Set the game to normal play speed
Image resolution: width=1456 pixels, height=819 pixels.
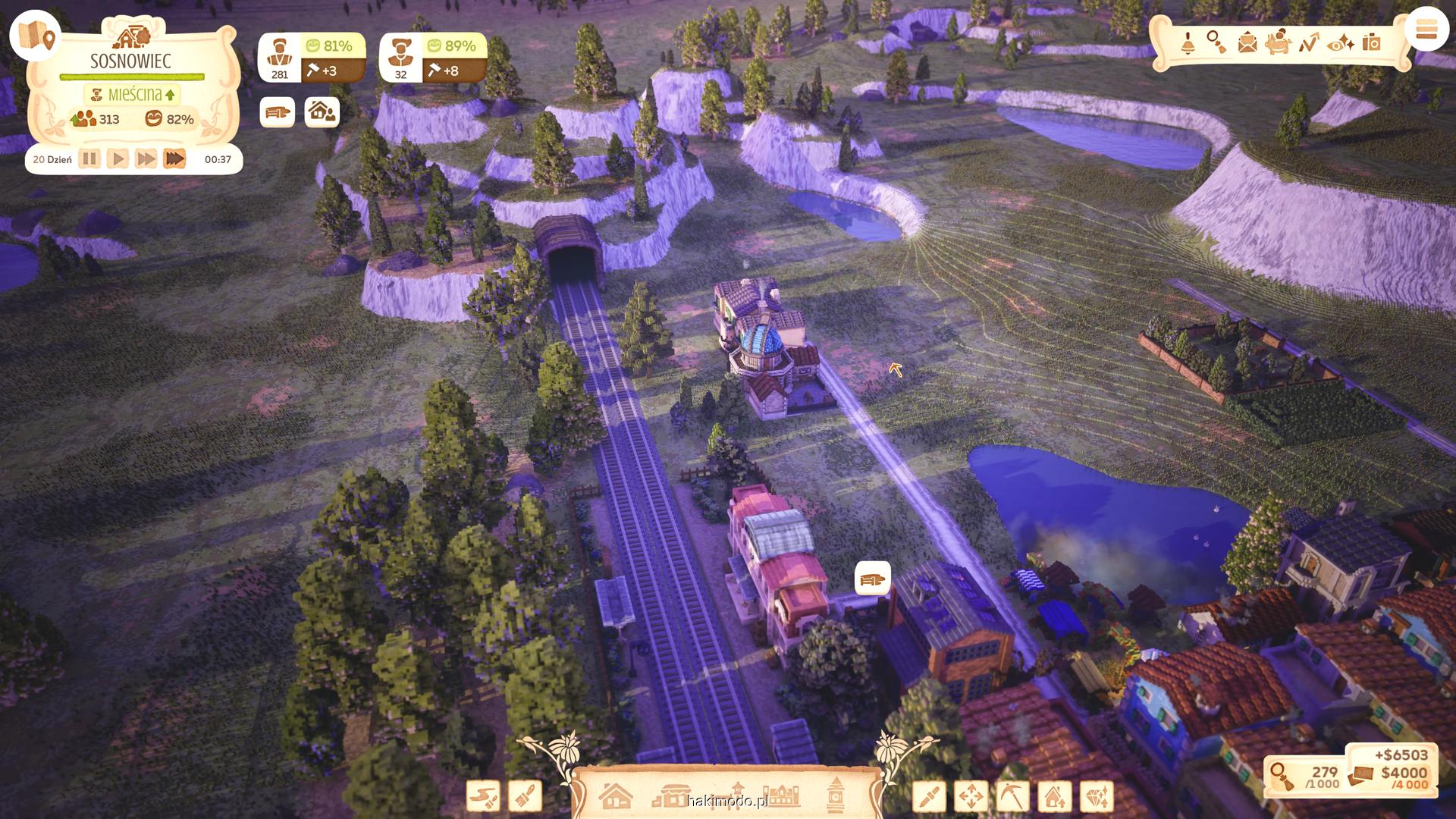pos(118,159)
